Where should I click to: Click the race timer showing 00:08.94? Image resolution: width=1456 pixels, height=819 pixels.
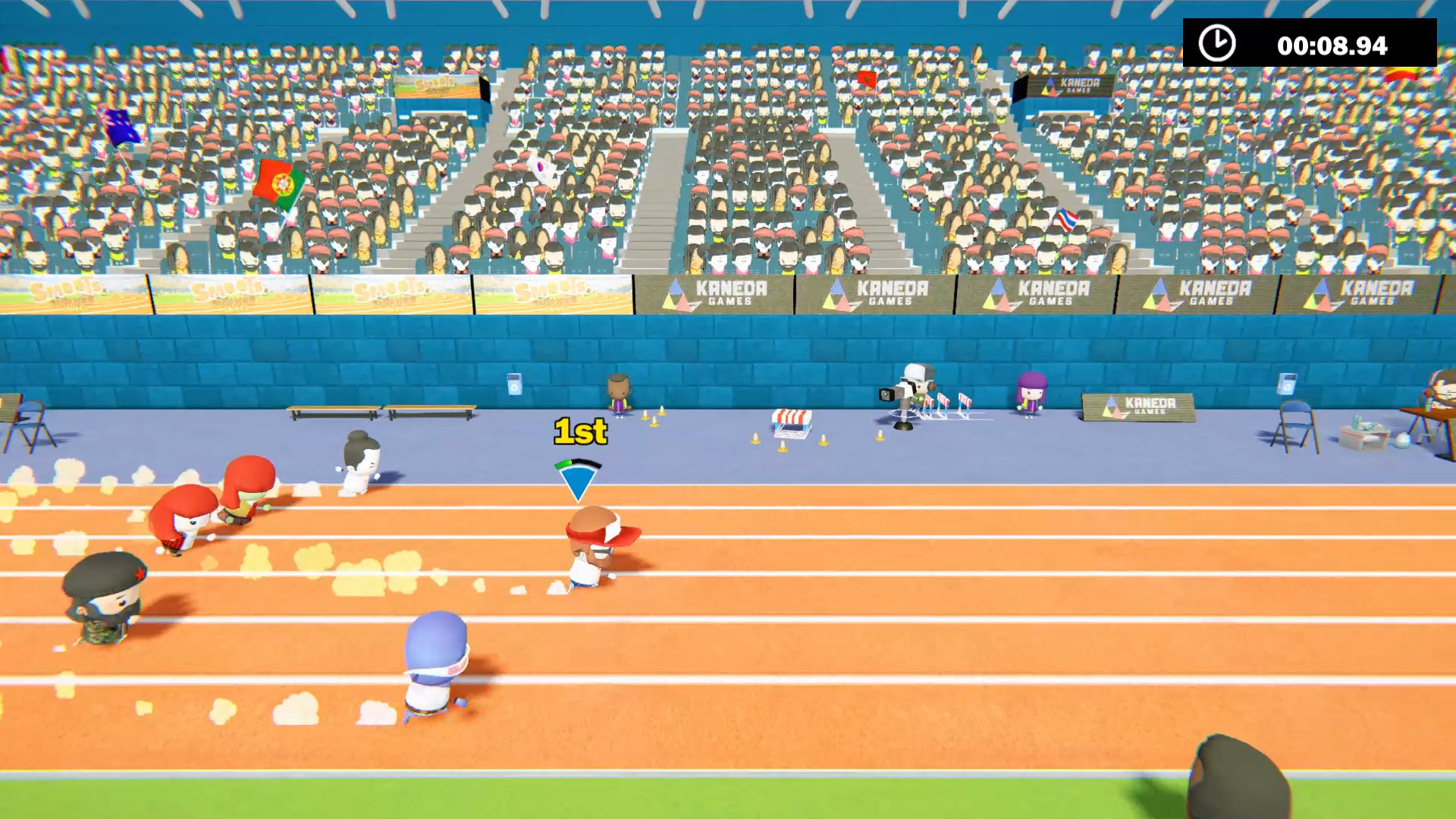pos(1331,45)
